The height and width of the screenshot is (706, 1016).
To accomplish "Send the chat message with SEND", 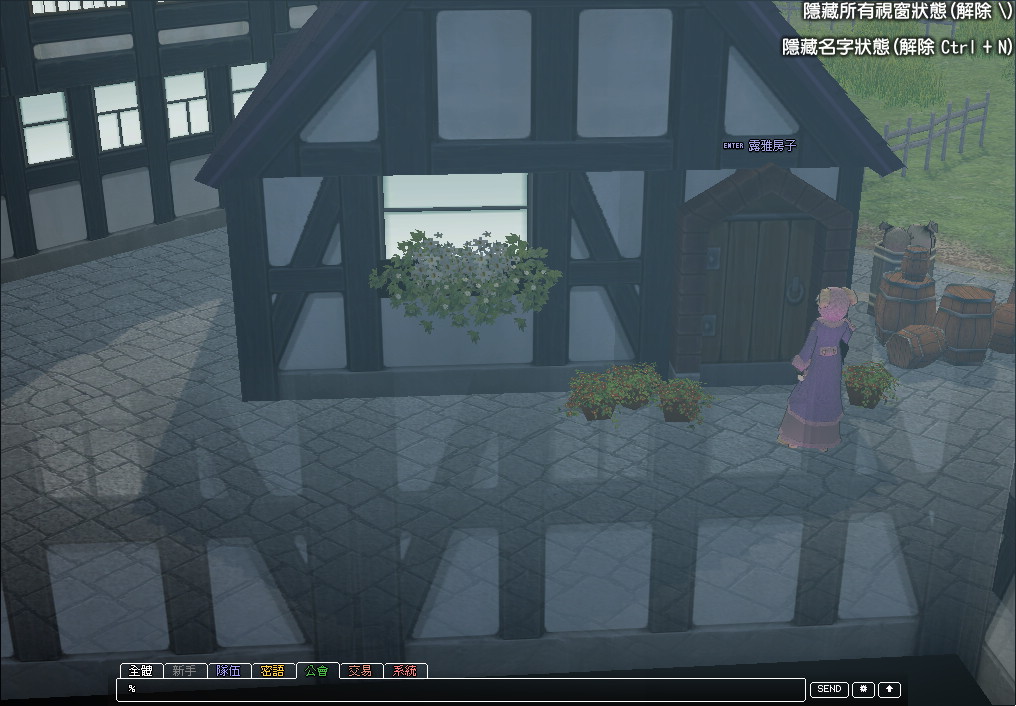I will [x=829, y=690].
